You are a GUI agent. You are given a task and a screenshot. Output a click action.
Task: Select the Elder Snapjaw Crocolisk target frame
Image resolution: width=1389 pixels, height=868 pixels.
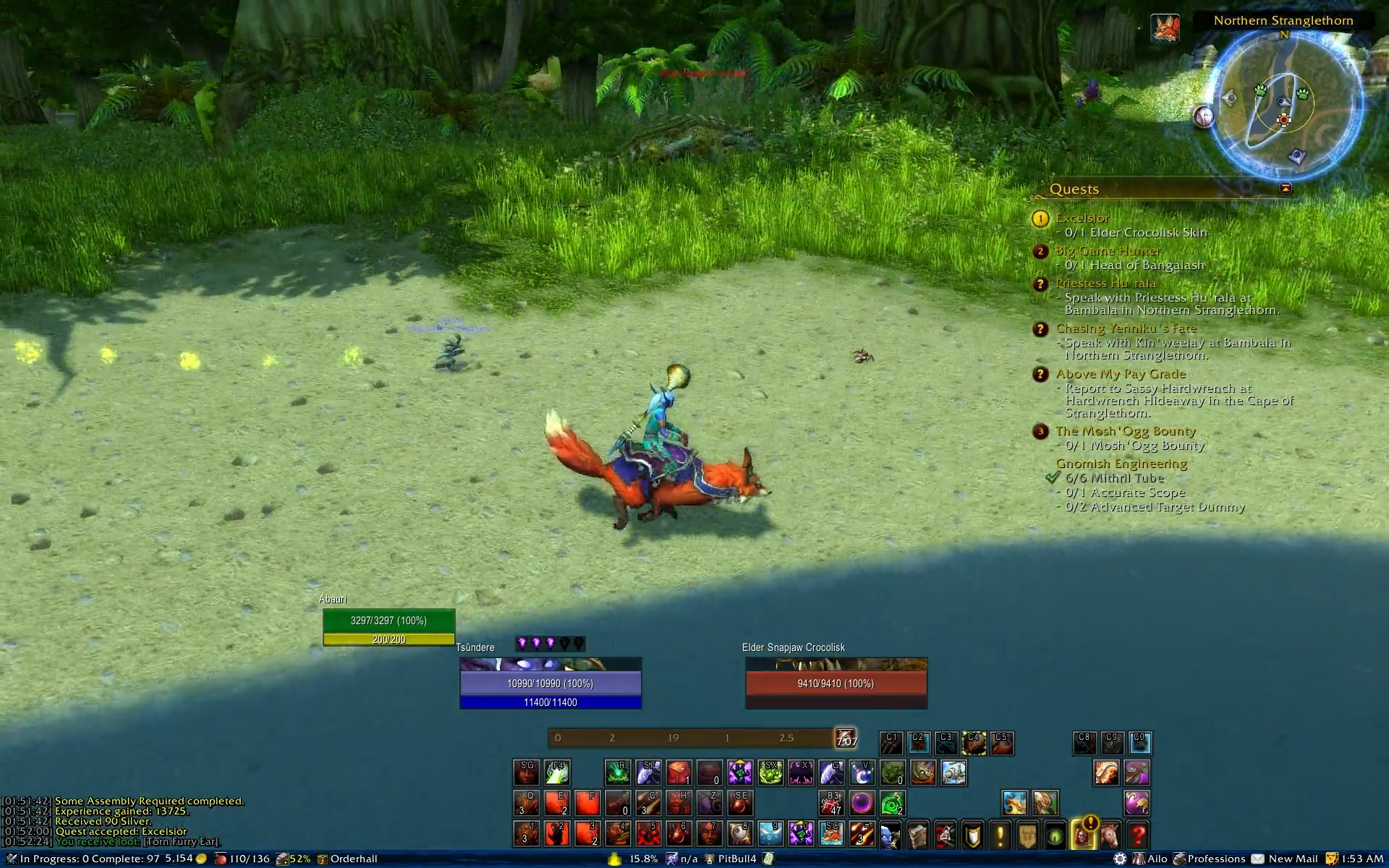point(836,684)
